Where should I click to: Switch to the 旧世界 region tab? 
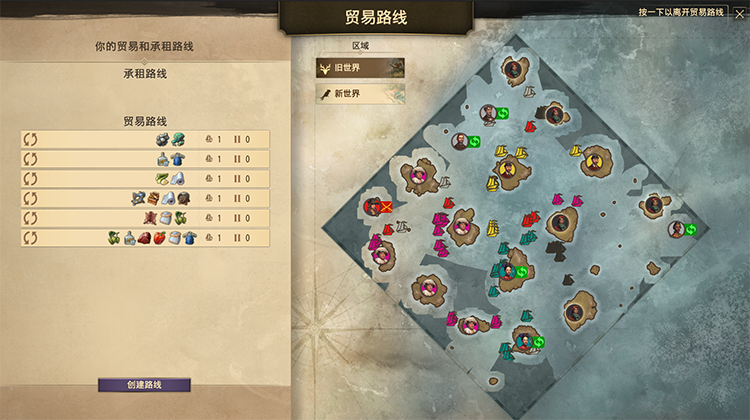(361, 68)
